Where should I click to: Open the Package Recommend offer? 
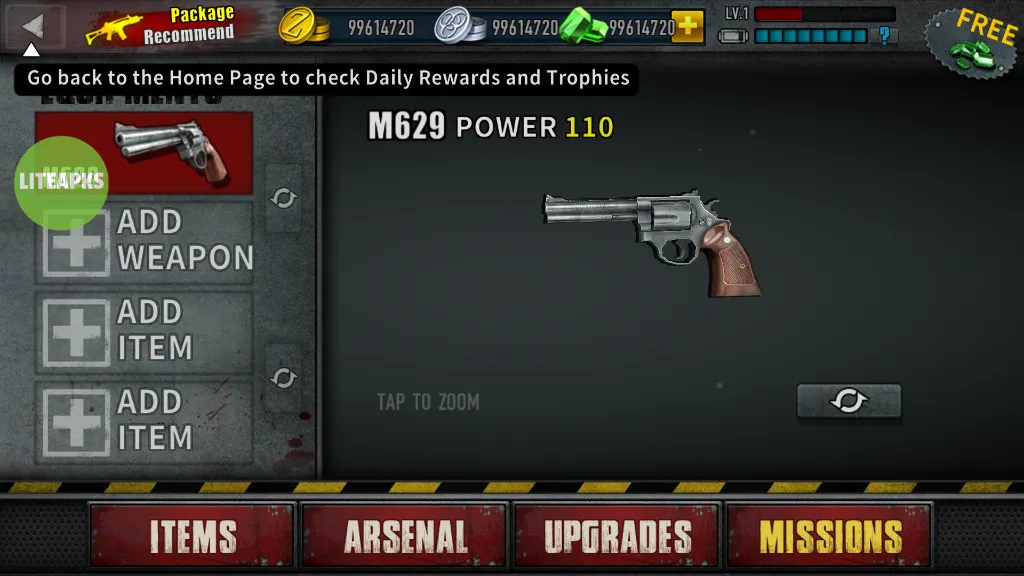162,27
